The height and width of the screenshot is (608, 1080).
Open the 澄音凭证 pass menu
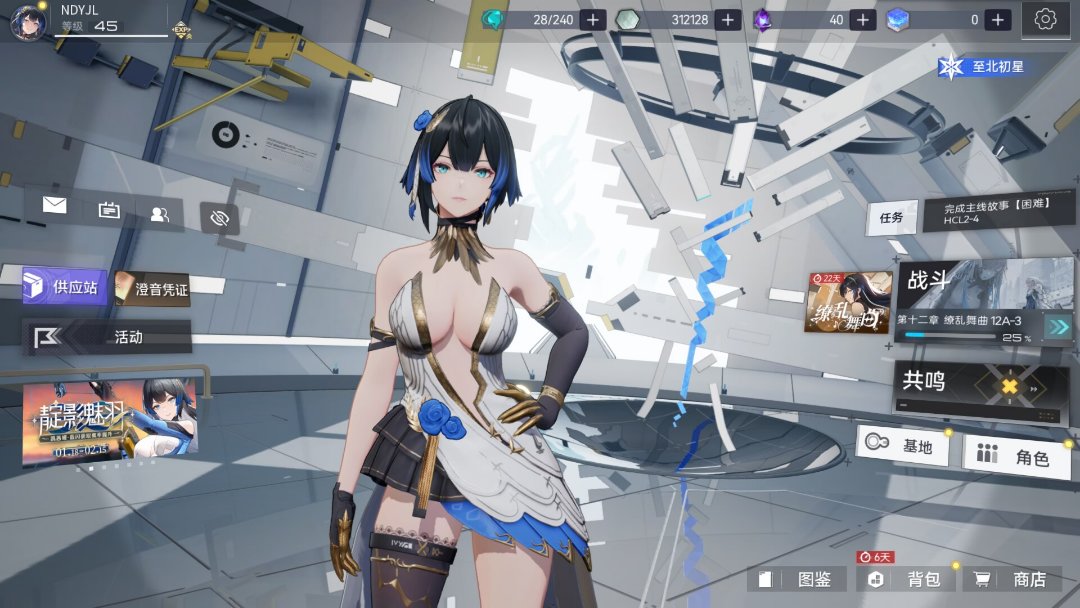pyautogui.click(x=152, y=289)
